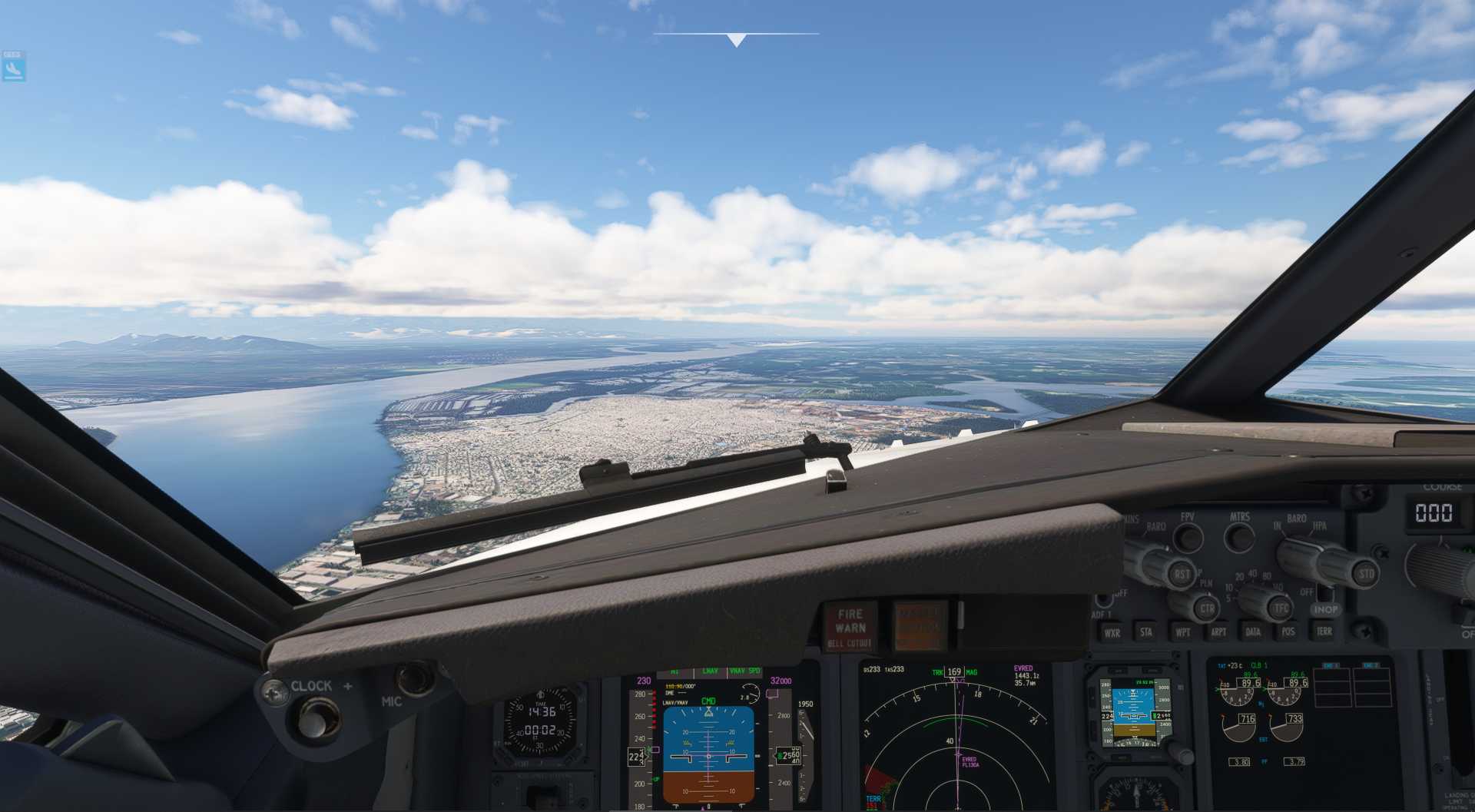Toggle the WPT waypoints map button
The height and width of the screenshot is (812, 1475).
[x=1182, y=632]
